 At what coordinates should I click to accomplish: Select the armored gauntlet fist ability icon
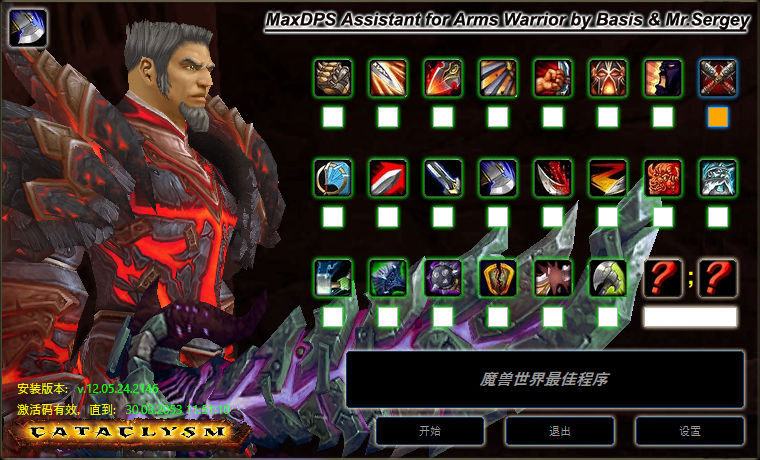point(333,78)
